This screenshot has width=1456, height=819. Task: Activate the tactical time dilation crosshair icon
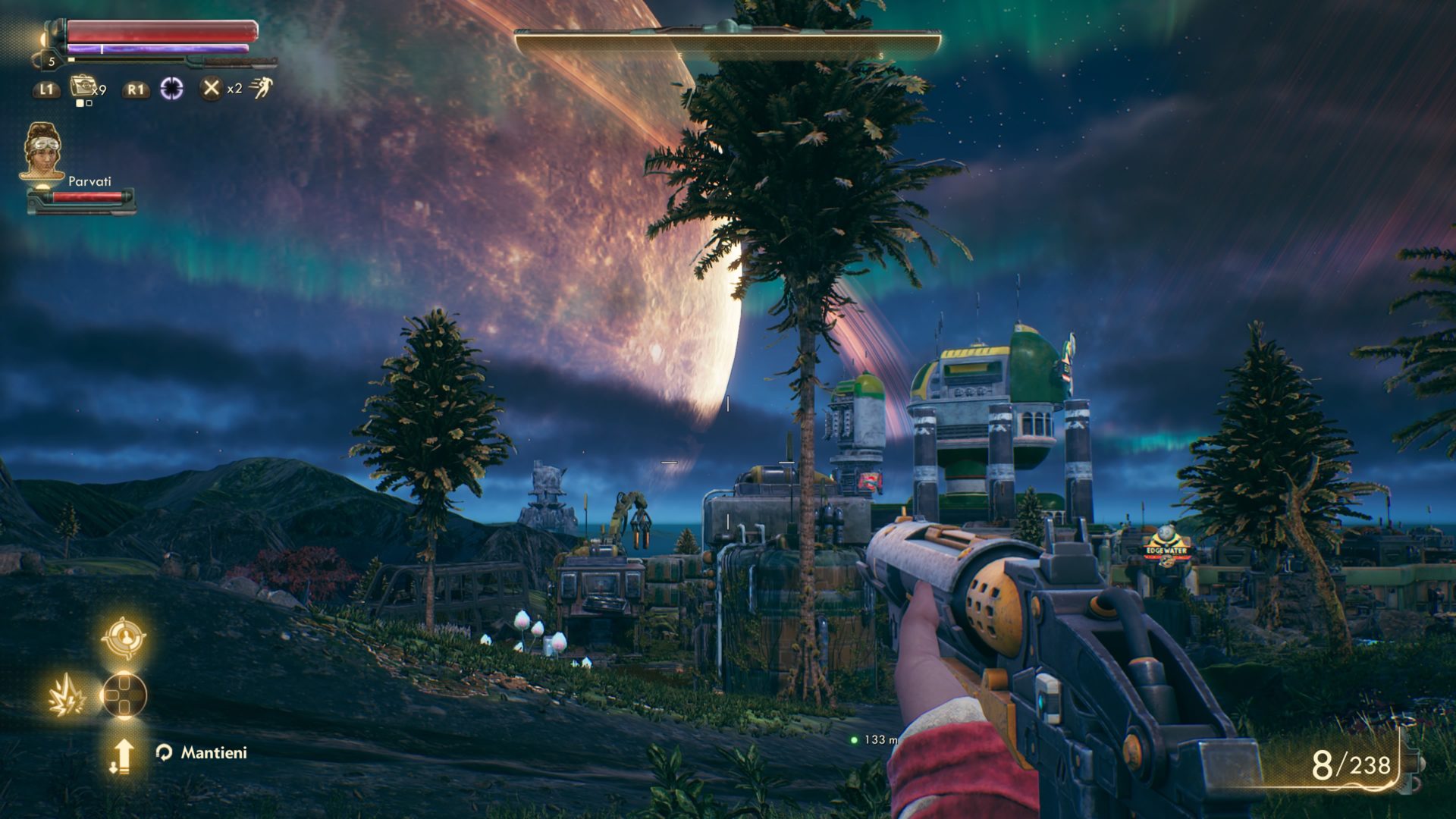pyautogui.click(x=171, y=89)
